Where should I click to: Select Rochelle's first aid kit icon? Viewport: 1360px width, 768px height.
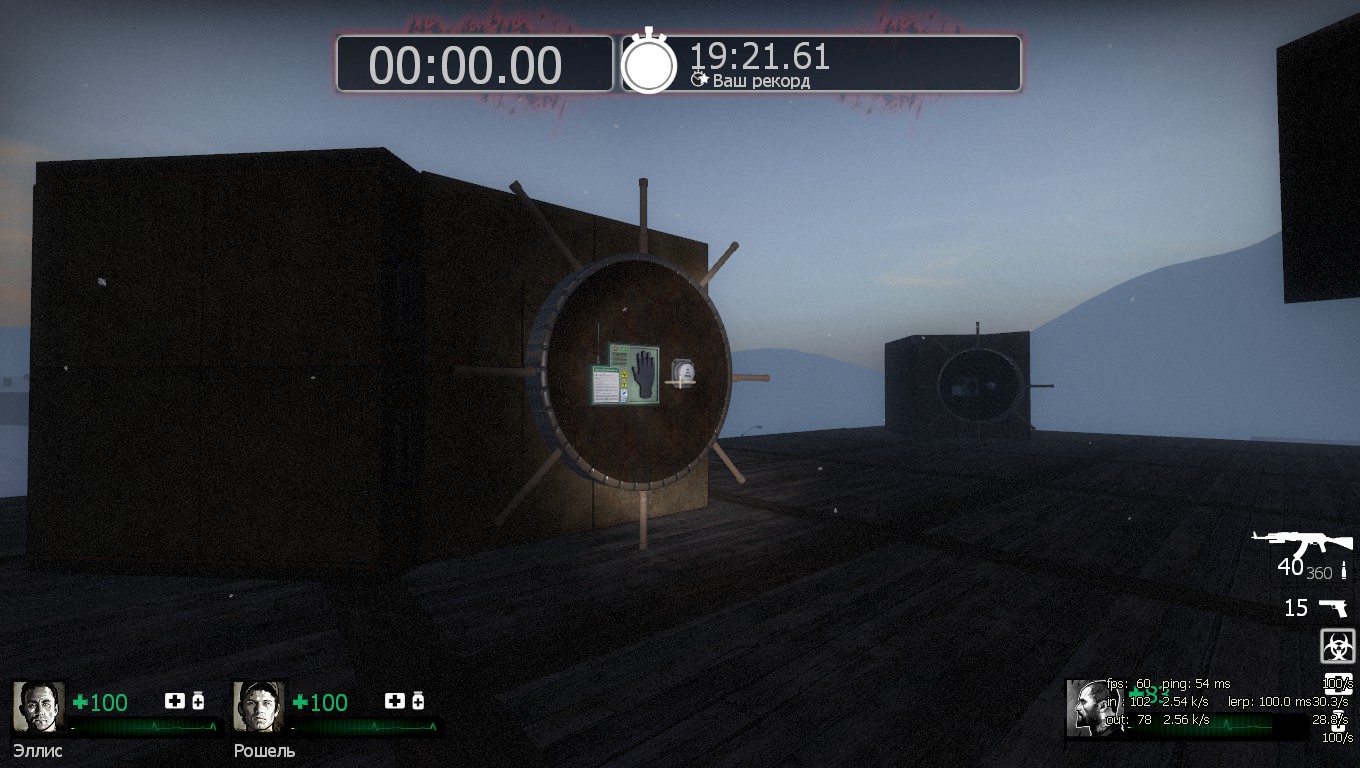tap(394, 701)
